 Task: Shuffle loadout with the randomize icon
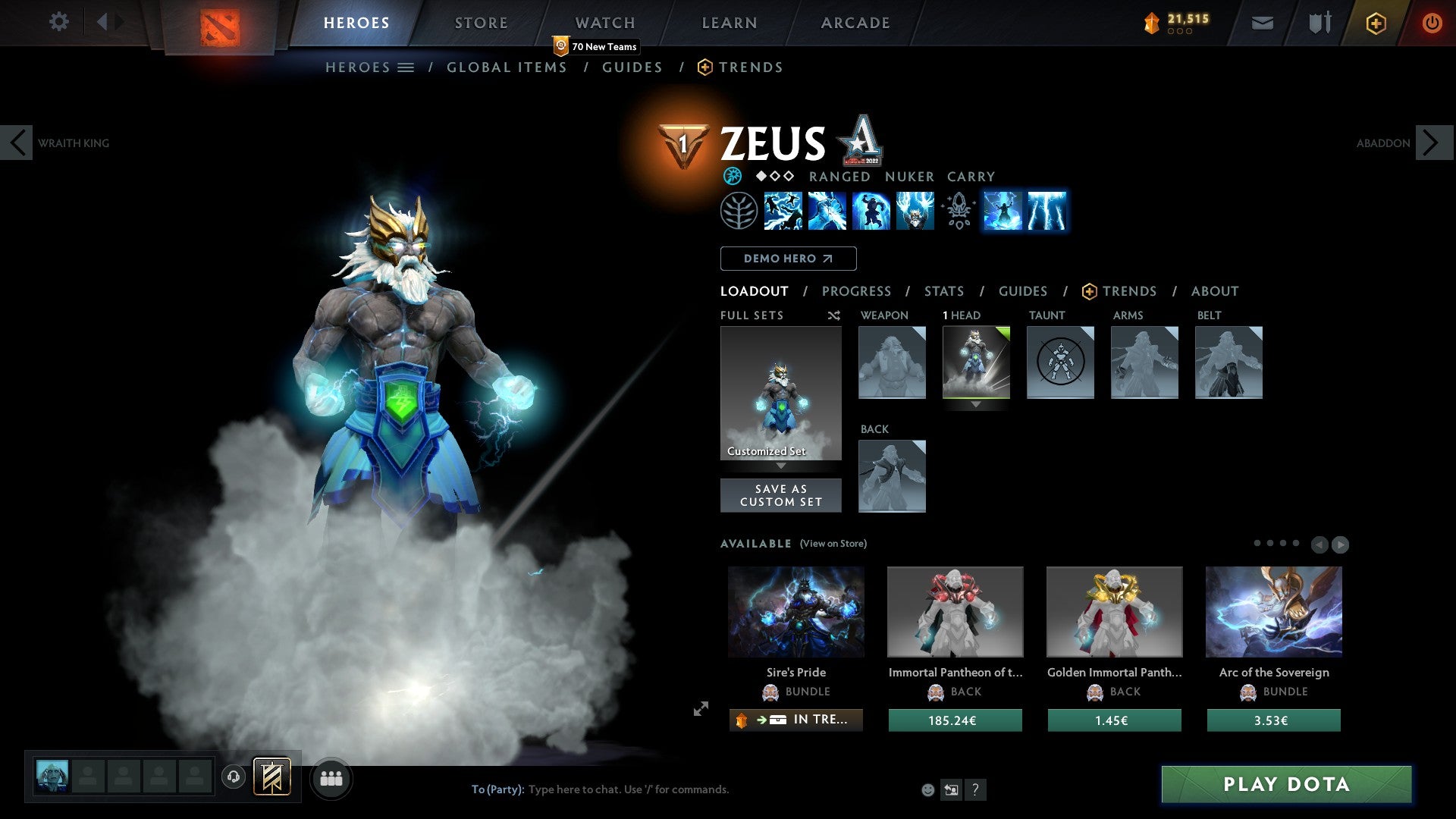[833, 315]
